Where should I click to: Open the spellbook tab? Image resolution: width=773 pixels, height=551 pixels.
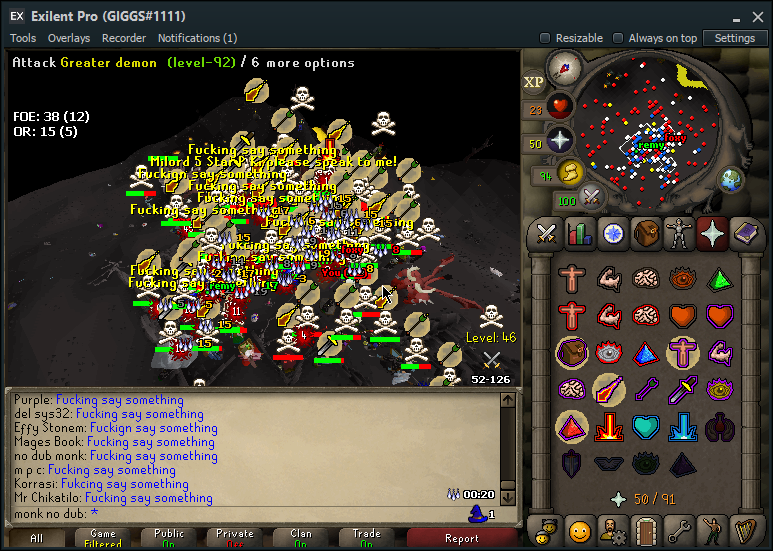pyautogui.click(x=745, y=233)
